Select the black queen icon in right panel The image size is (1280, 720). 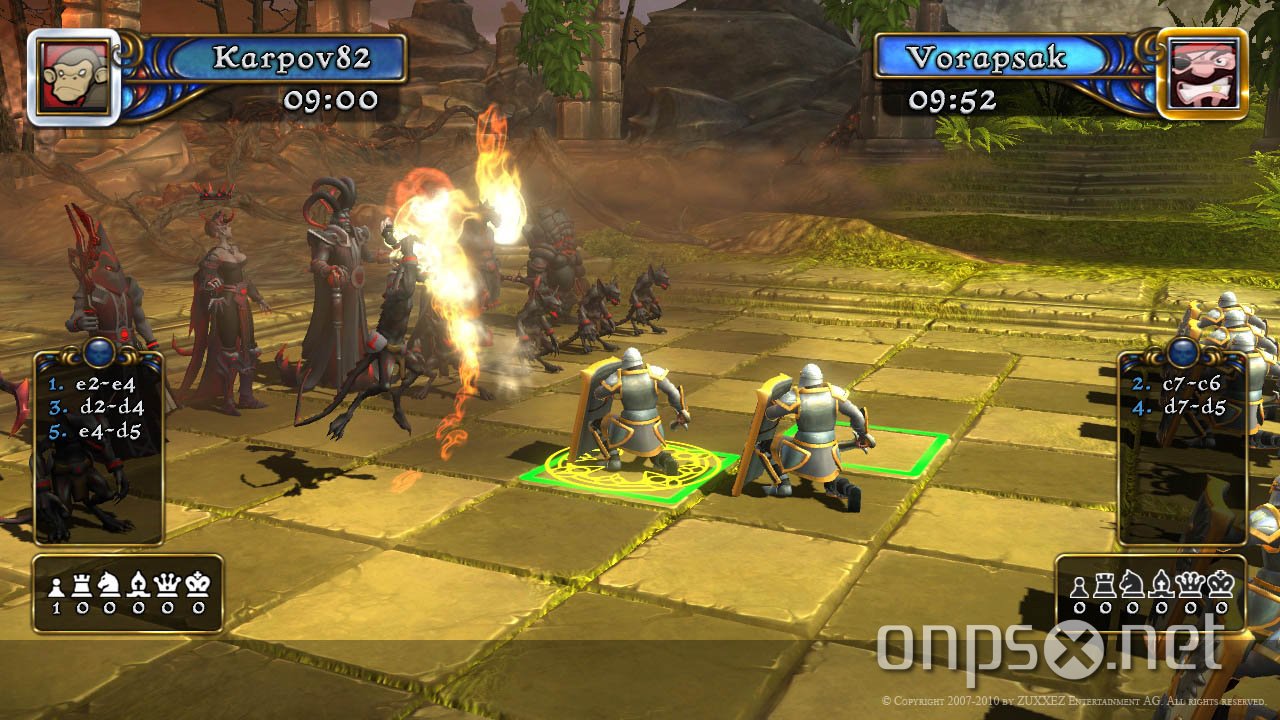(x=1189, y=585)
